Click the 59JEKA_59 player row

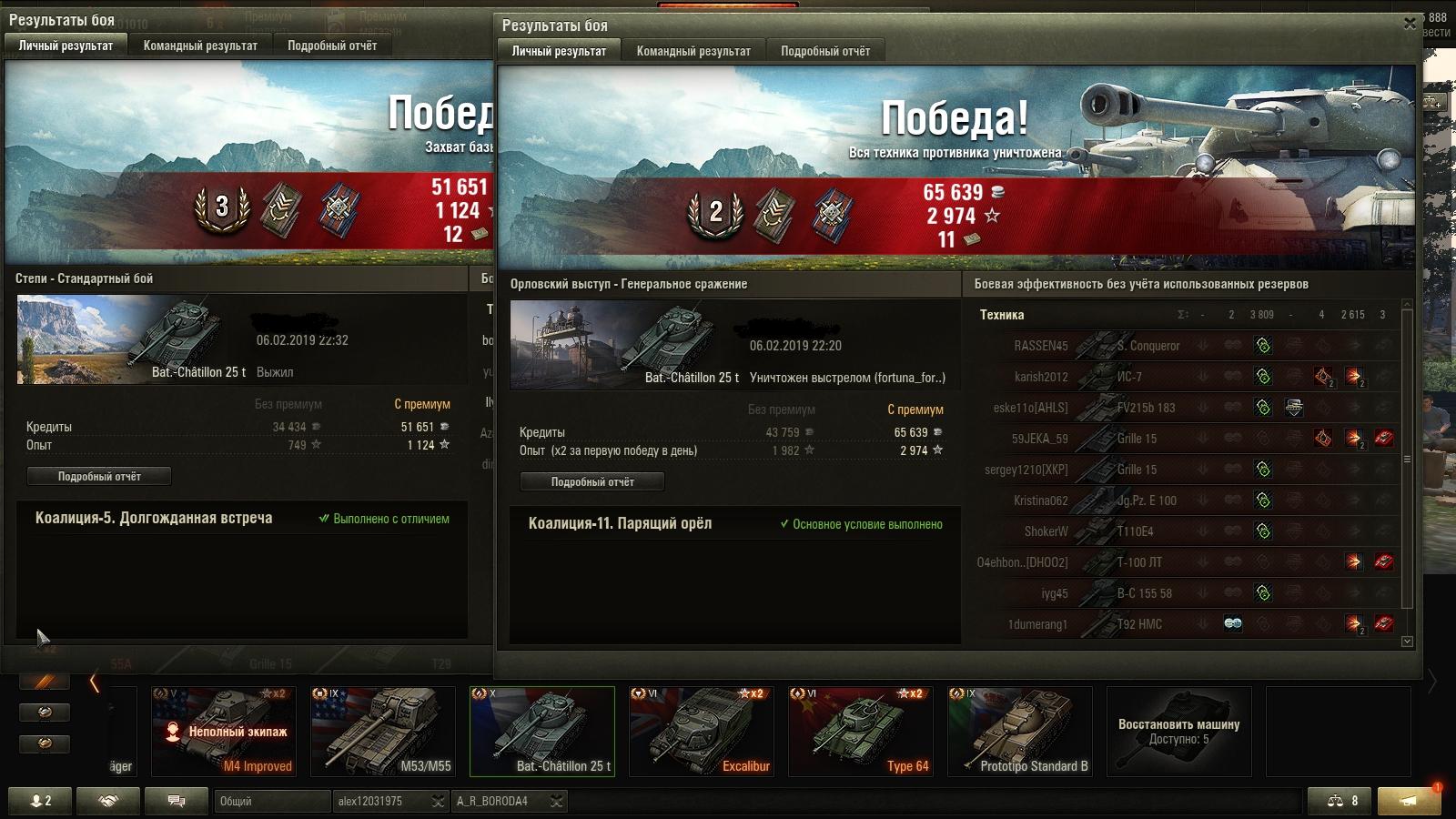coord(1039,439)
